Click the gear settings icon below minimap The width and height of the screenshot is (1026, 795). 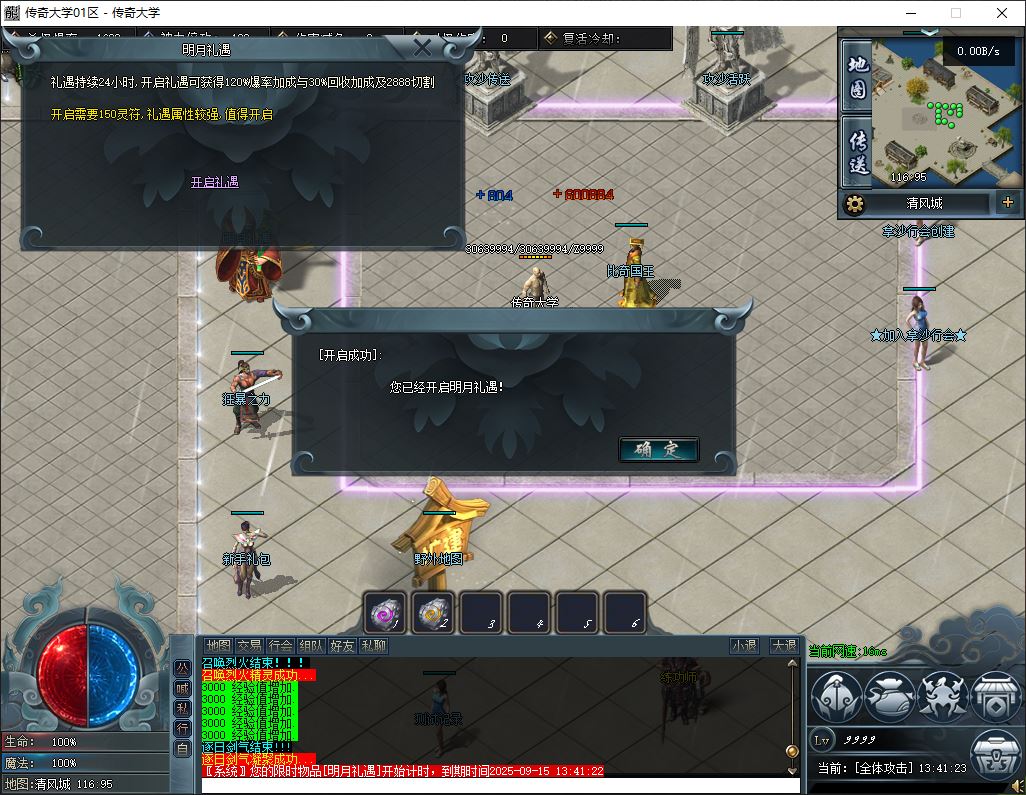click(x=854, y=204)
